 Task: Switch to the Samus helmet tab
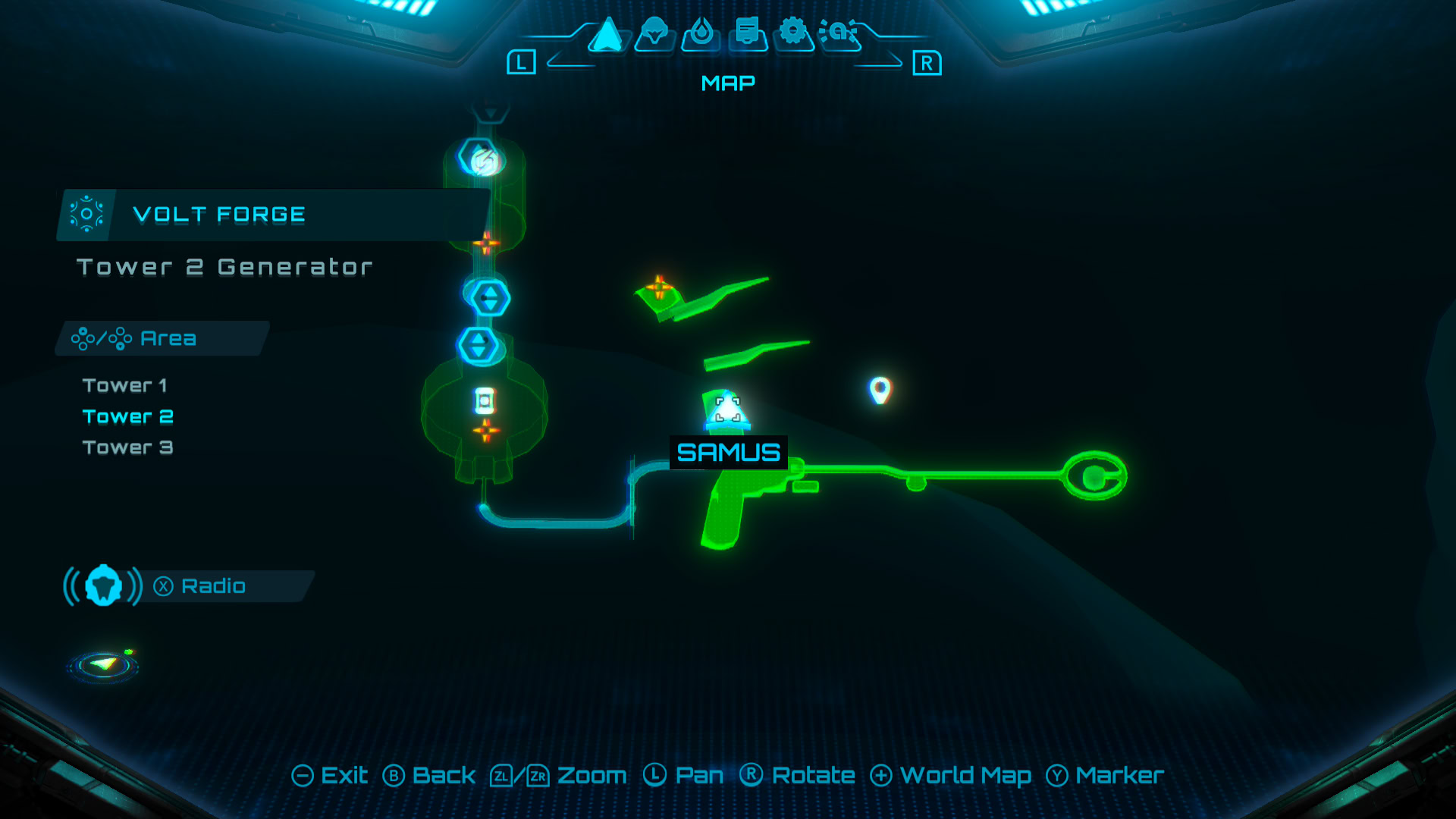click(654, 33)
